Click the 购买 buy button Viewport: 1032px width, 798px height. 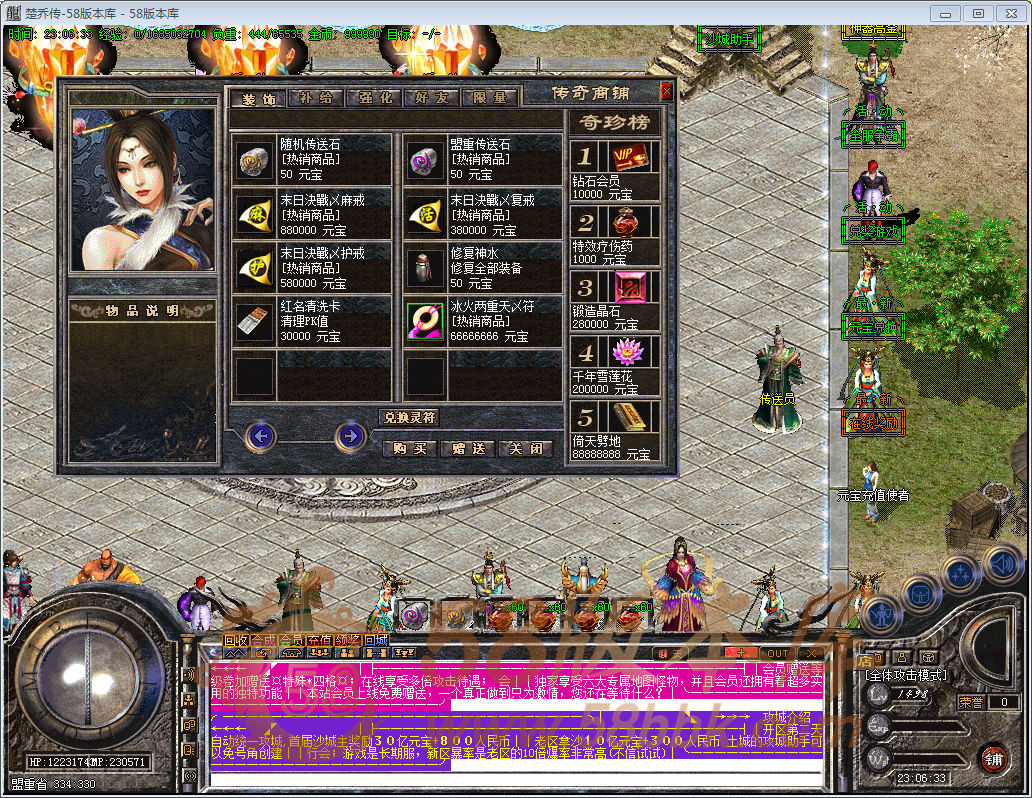[410, 449]
